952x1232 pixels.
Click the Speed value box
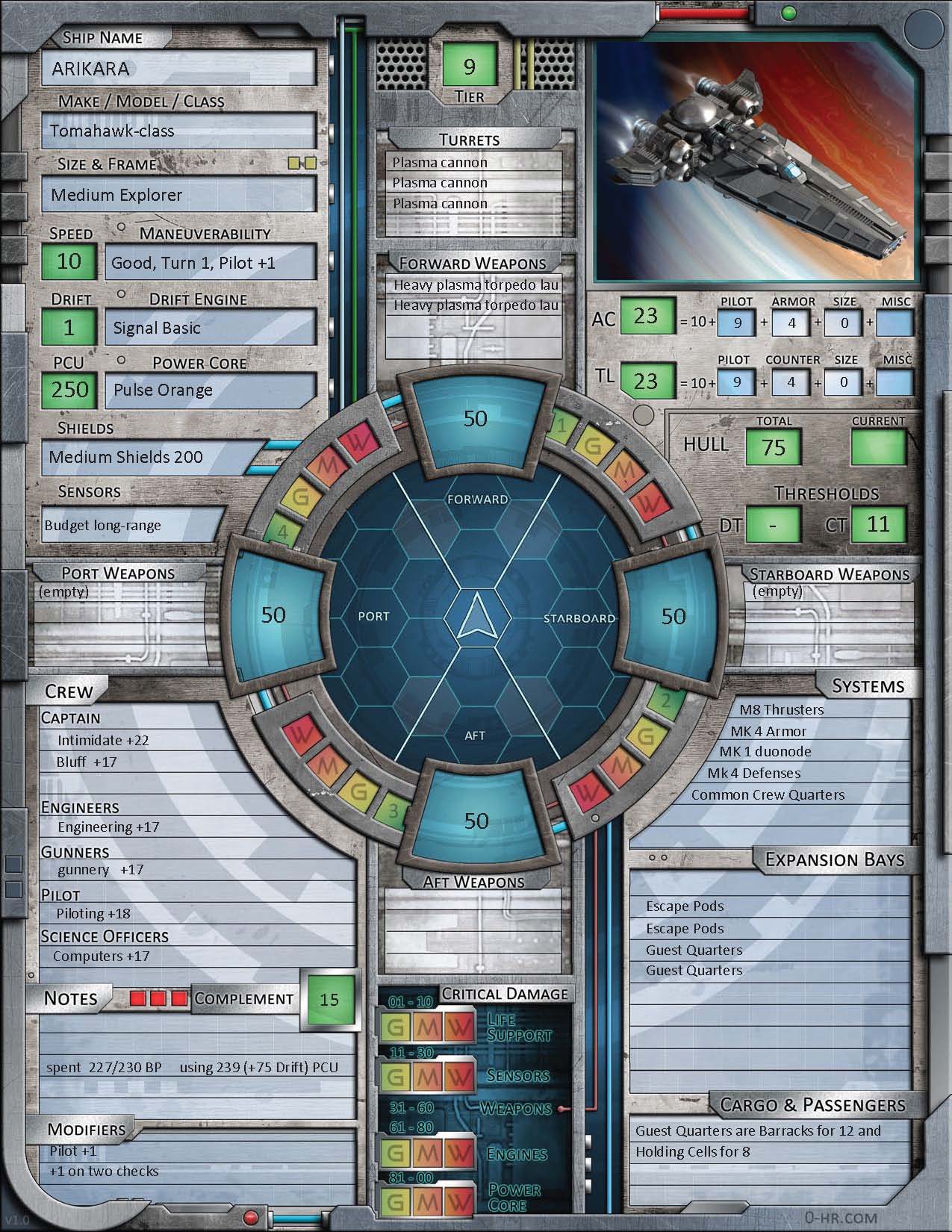69,261
